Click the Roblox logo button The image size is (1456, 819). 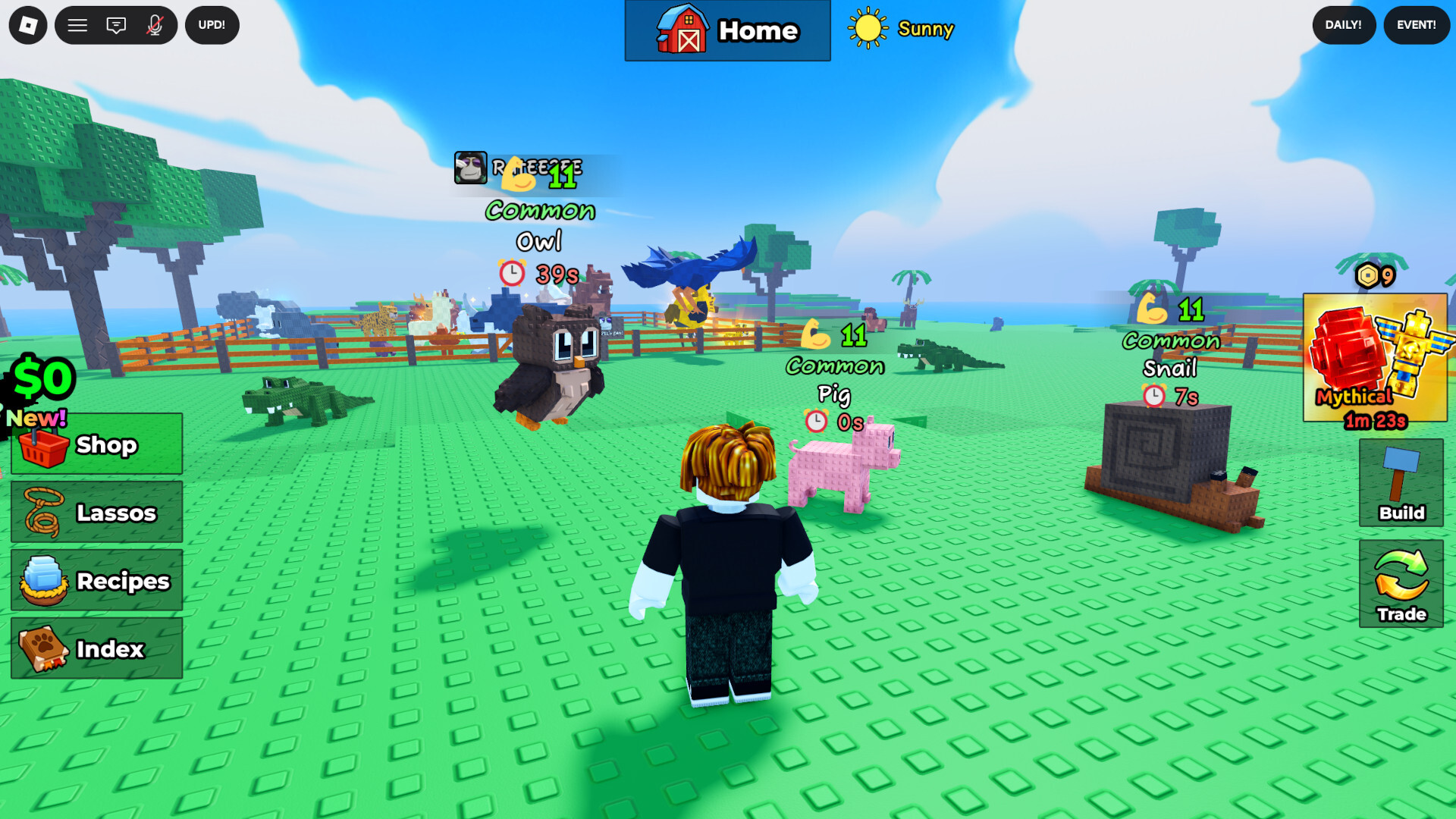click(27, 25)
